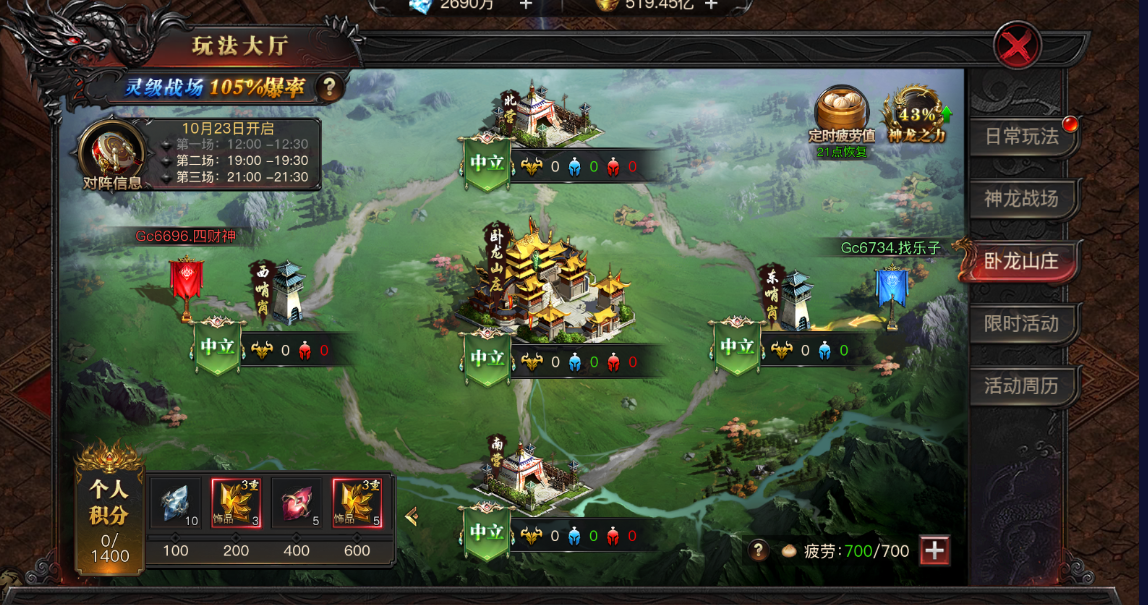Open the 神龙战场 tab
Viewport: 1148px width, 605px height.
[1021, 199]
